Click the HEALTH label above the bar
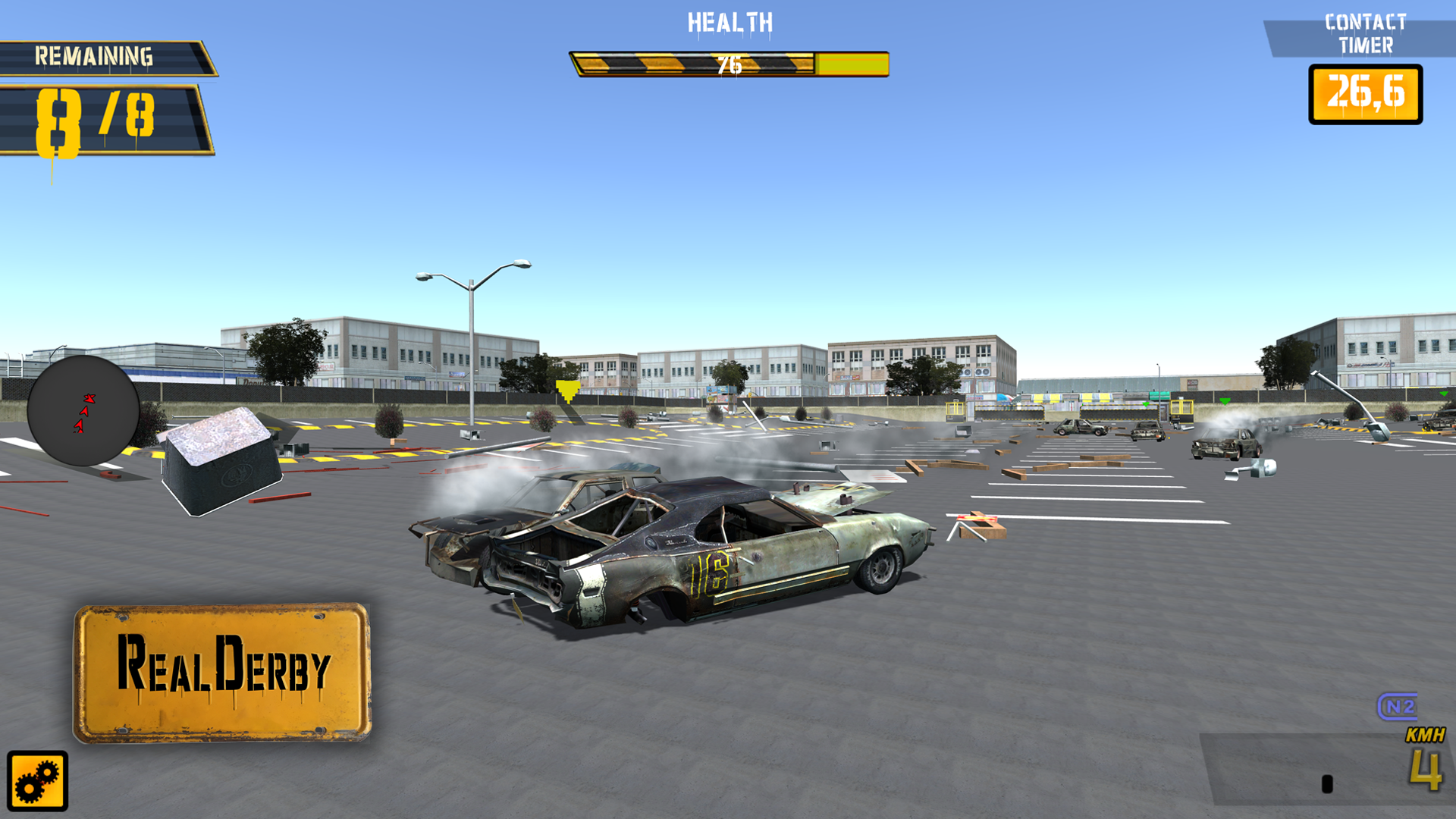This screenshot has width=1456, height=819. 728,21
